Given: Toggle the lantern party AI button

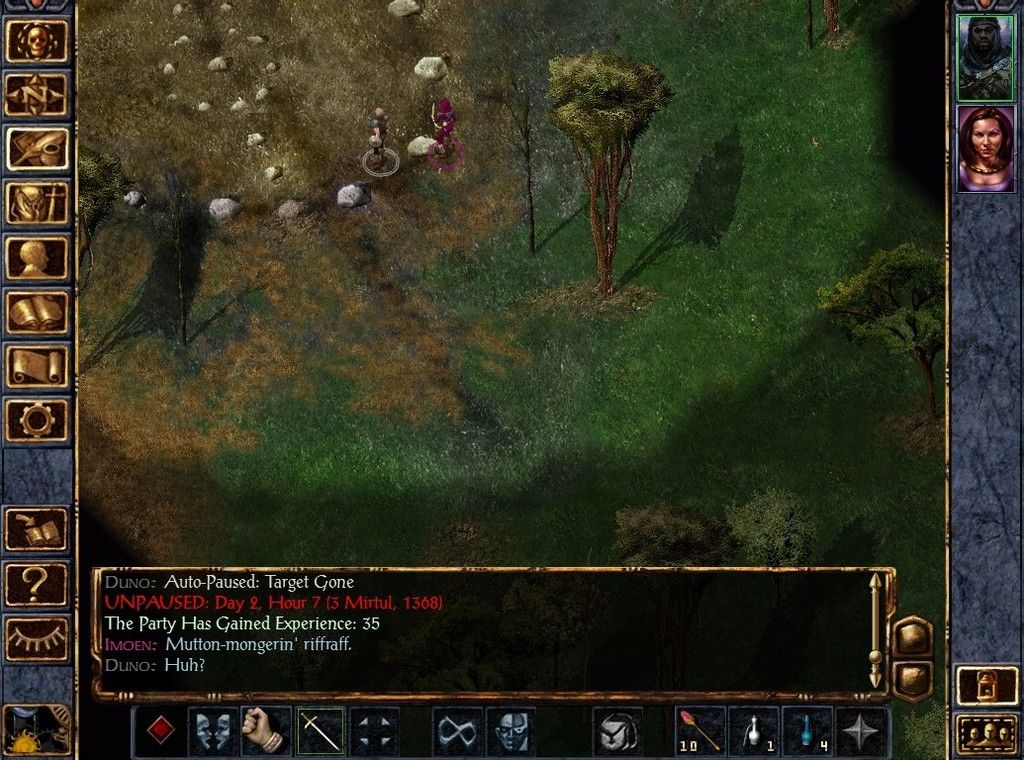Looking at the screenshot, I should point(985,685).
